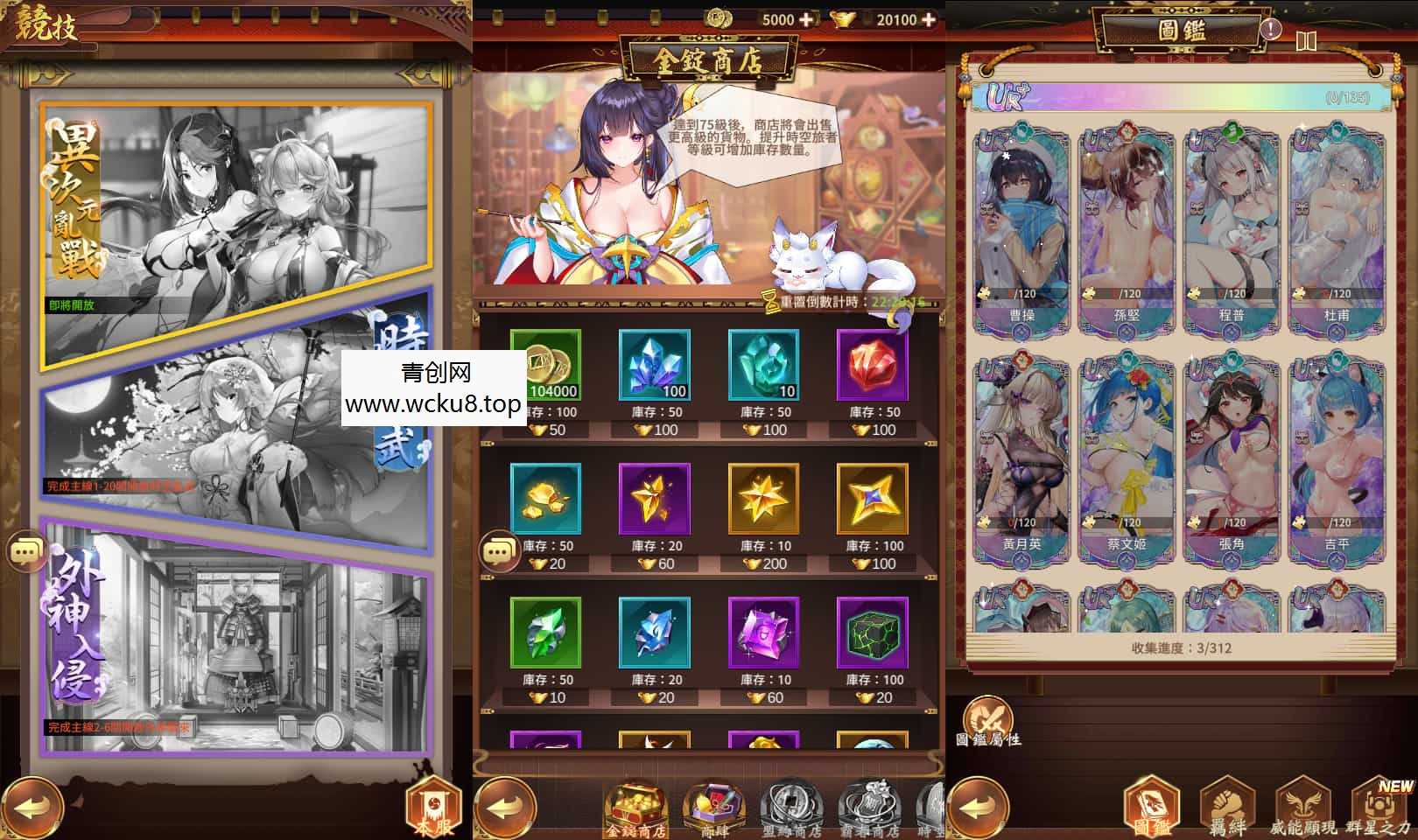Click the hourglass beside 重置倒數計時 timer
Screen dimensions: 1418x840
point(770,302)
